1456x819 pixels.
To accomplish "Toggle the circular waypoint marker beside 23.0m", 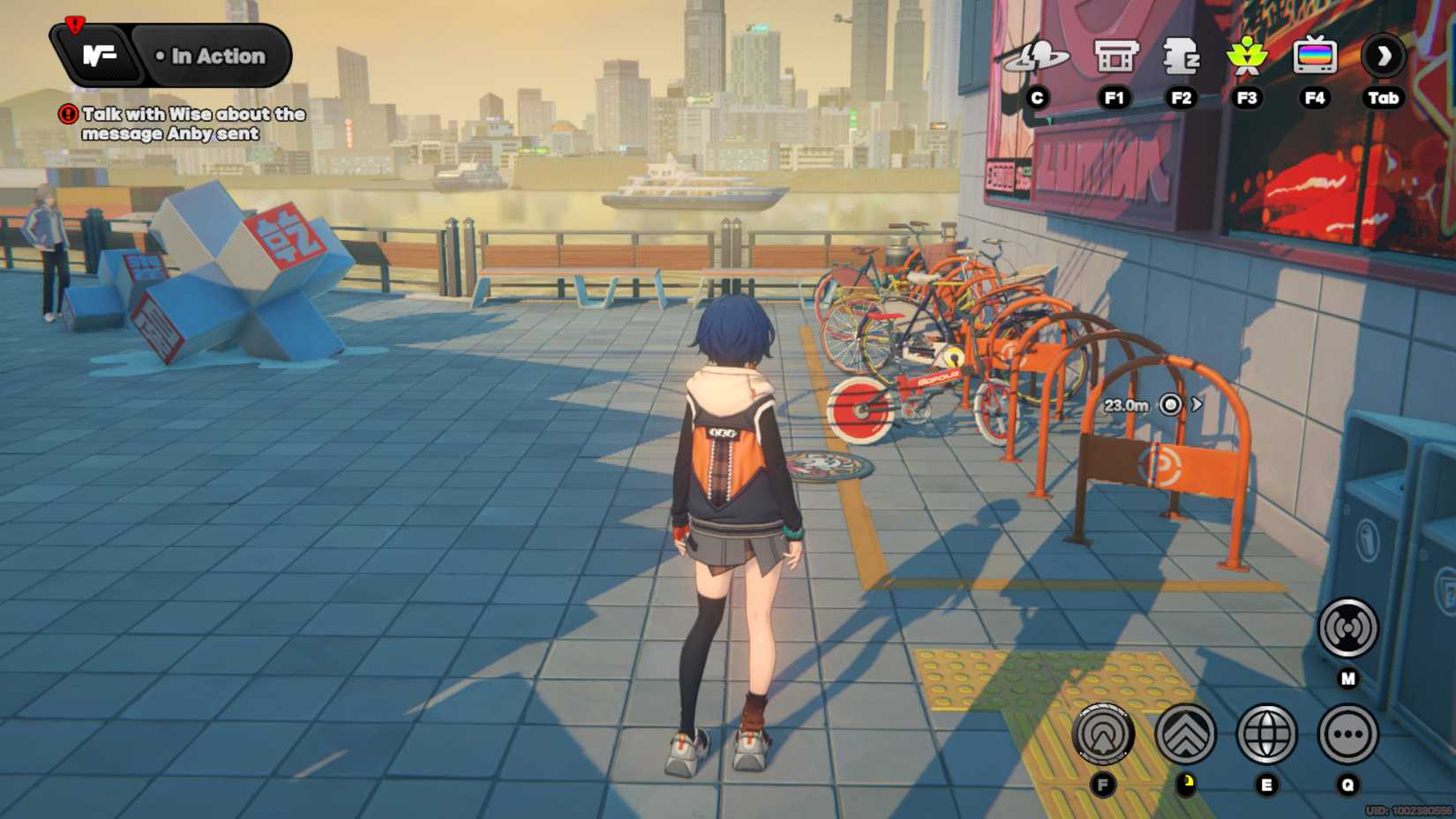I will tap(1170, 404).
